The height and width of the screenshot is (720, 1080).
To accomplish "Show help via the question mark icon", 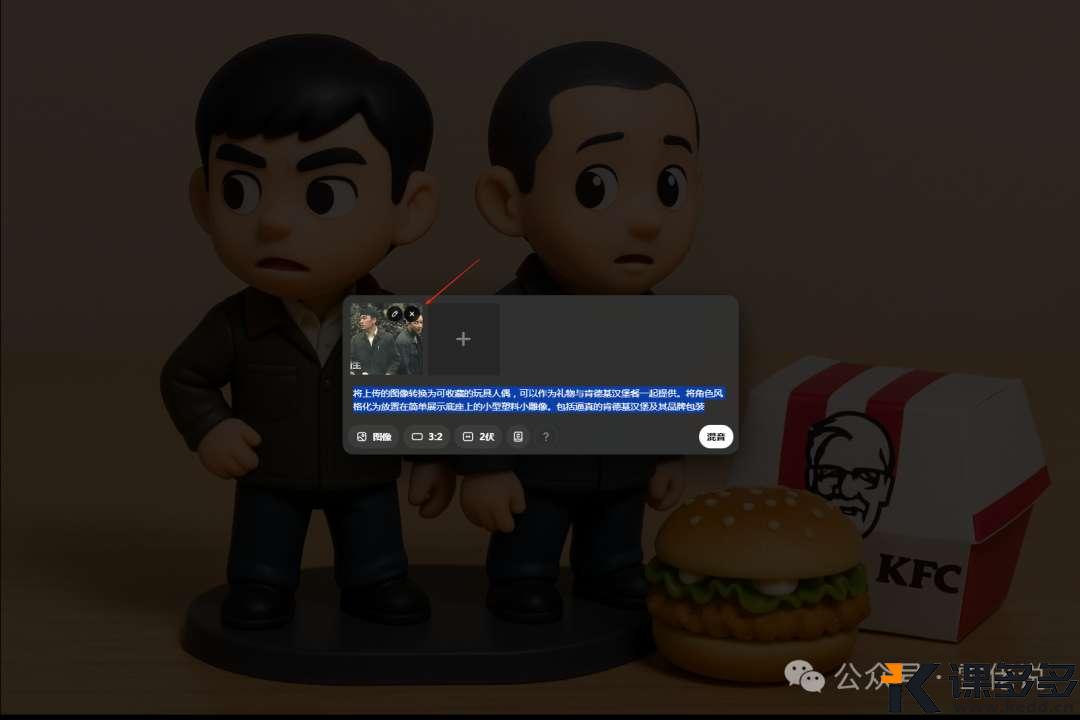I will pos(545,437).
